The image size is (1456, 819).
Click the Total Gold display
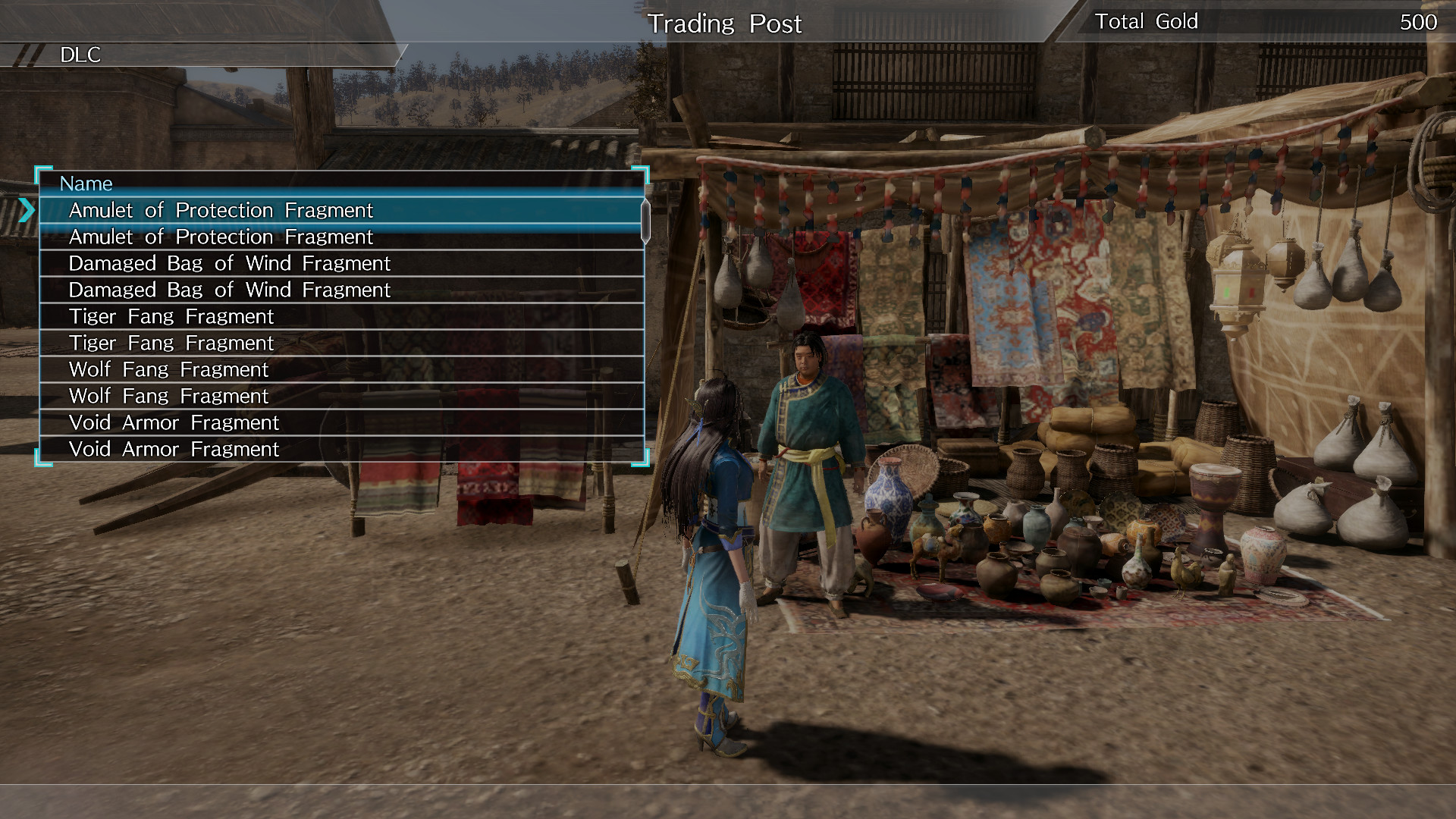[x=1147, y=21]
